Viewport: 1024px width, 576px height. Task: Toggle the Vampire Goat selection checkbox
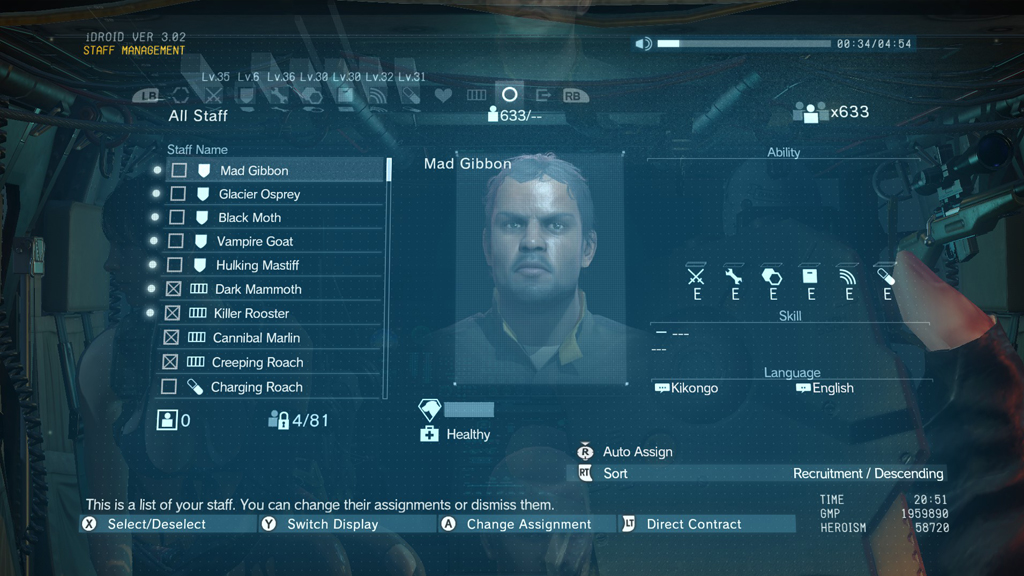coord(176,241)
